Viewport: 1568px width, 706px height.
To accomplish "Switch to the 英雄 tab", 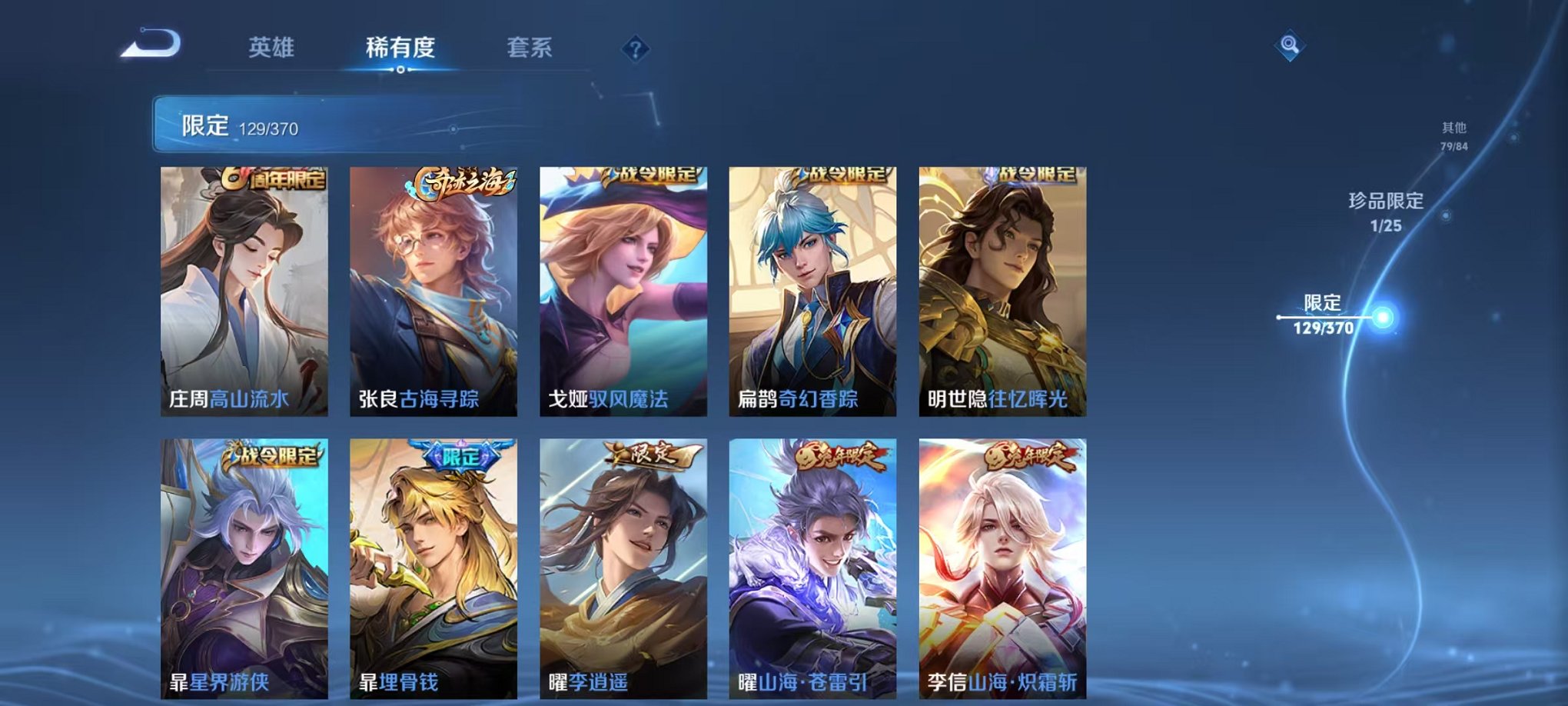I will [273, 46].
